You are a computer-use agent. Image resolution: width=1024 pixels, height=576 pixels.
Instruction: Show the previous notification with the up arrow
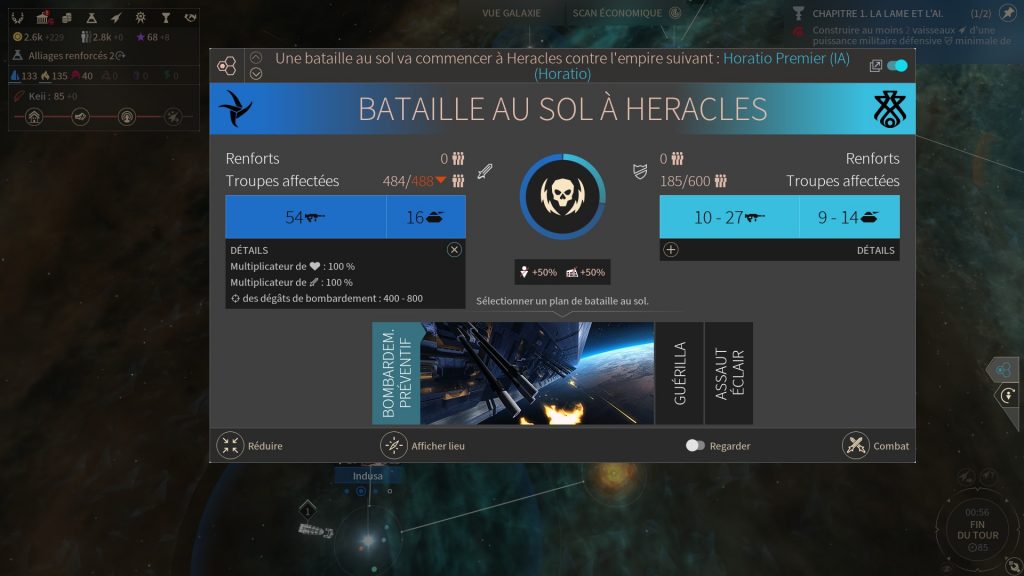tap(256, 58)
